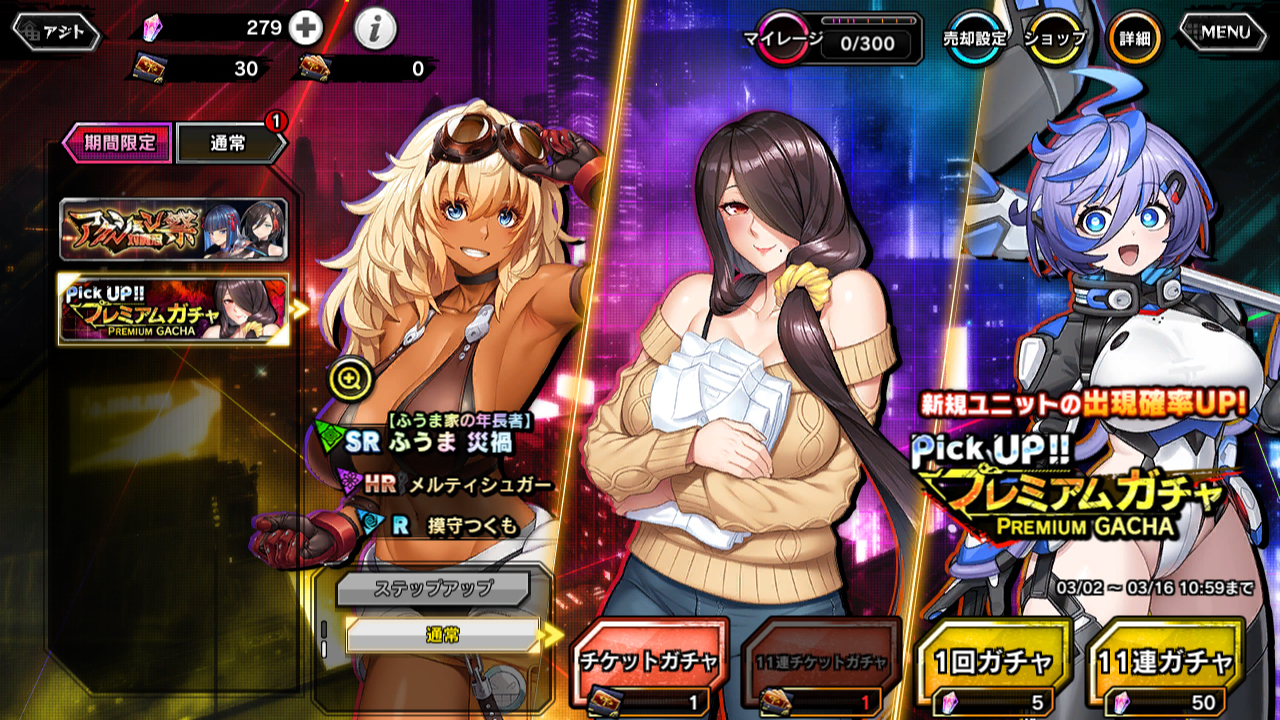The image size is (1280, 720).
Task: Switch to the 期間限定 tab
Action: 118,143
